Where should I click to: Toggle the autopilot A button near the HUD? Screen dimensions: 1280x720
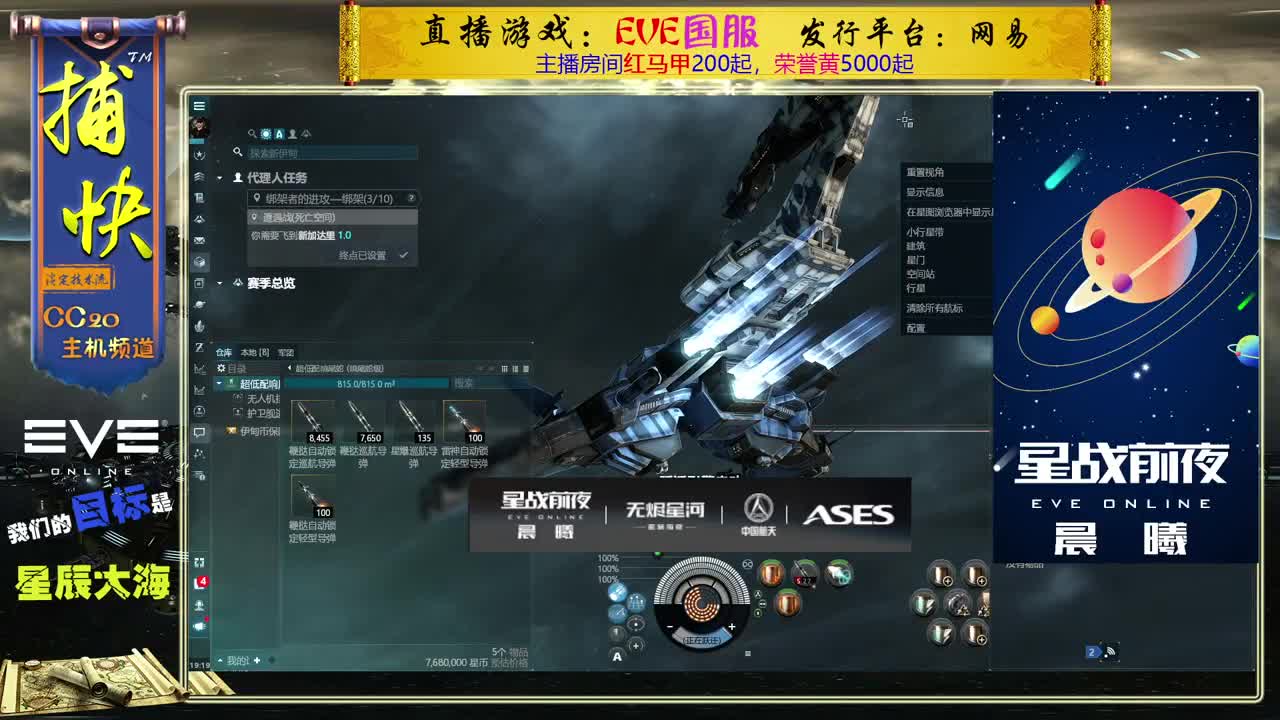point(617,655)
